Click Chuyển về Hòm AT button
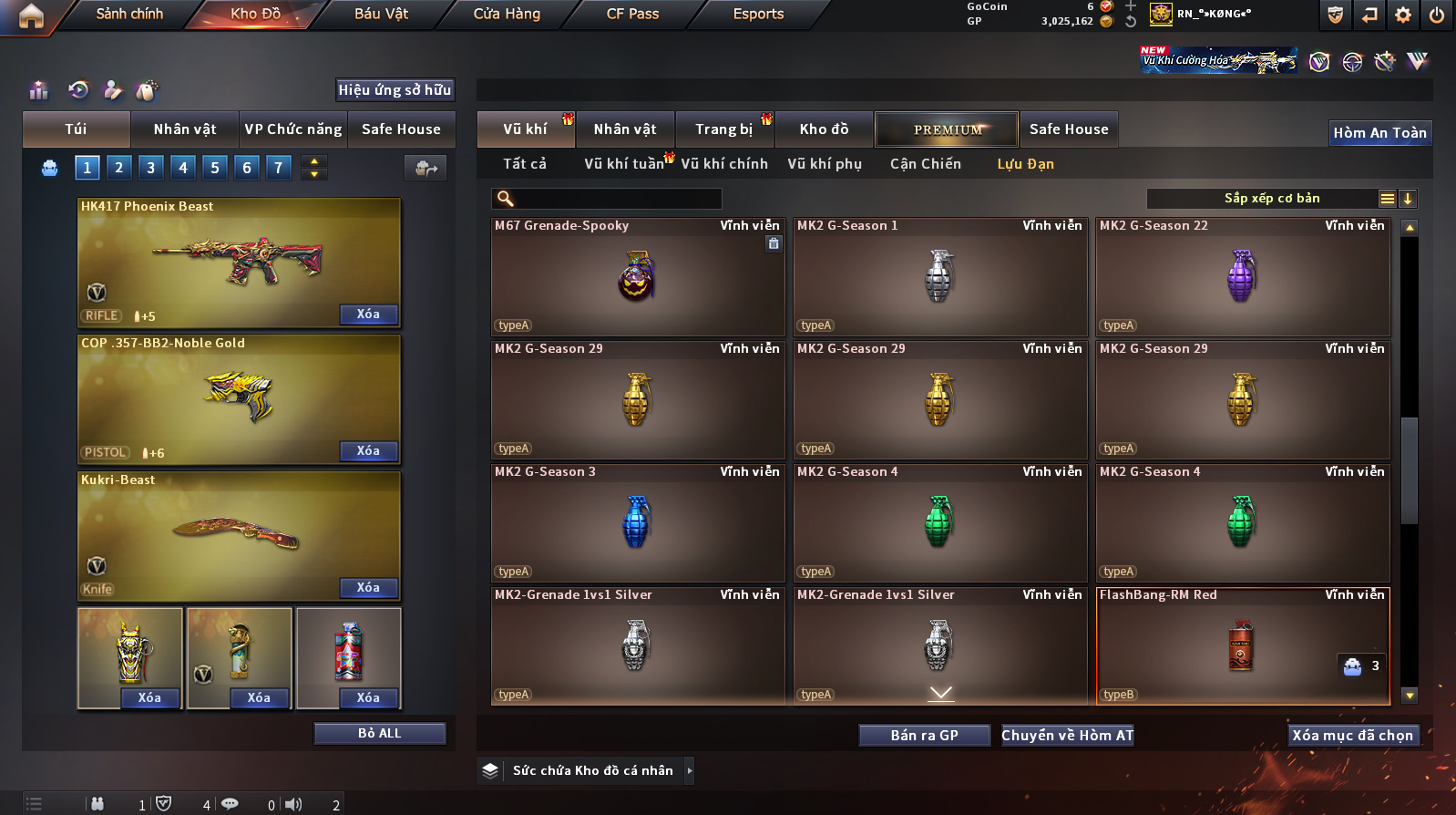Screen dimensions: 1456x815 coord(1067,736)
